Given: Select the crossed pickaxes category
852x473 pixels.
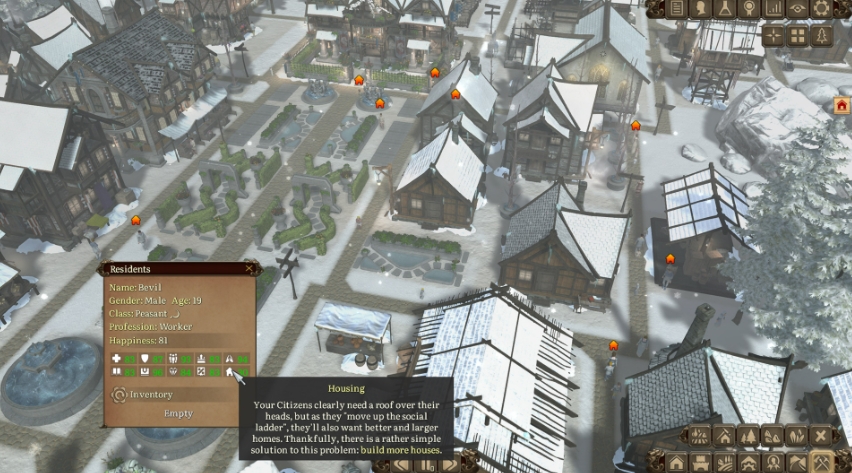Looking at the screenshot, I should click(821, 462).
